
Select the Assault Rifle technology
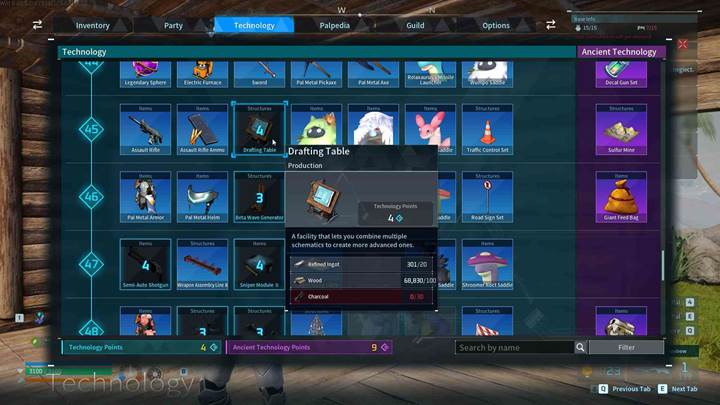pyautogui.click(x=146, y=130)
